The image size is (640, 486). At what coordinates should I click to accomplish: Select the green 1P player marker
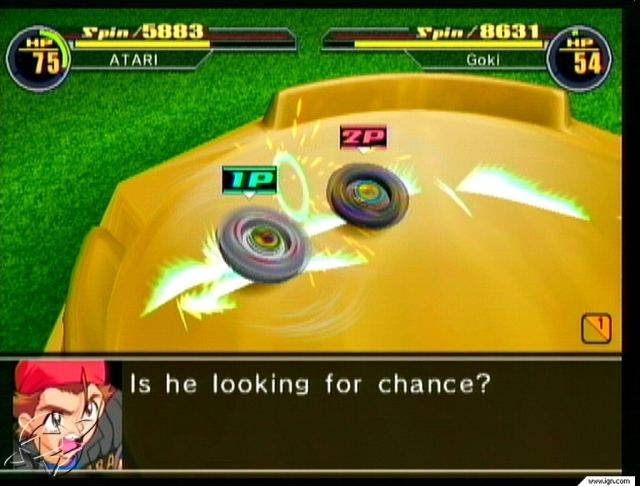[249, 181]
